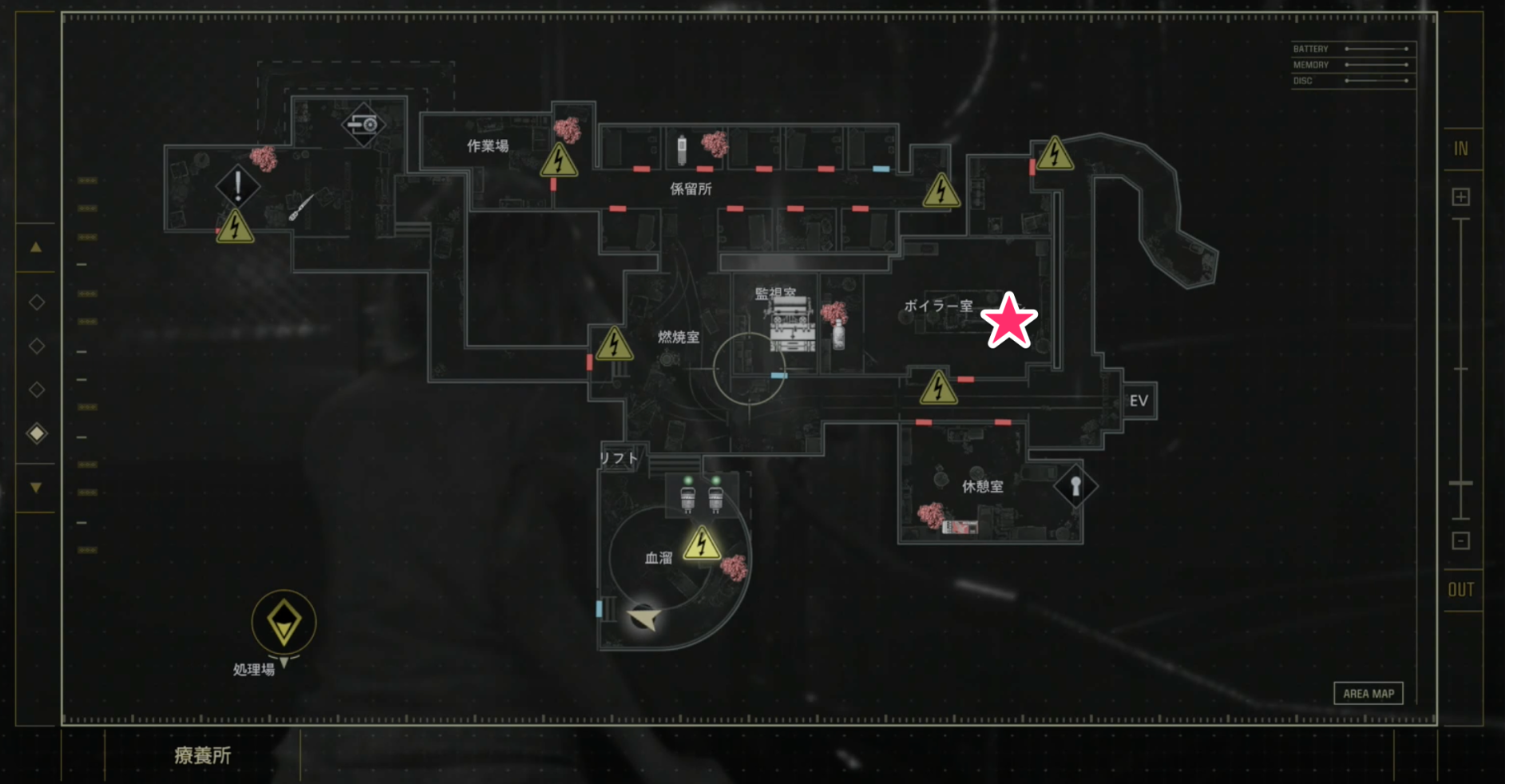Click the minus zoom-out button
The image size is (1533, 784).
coord(1460,541)
